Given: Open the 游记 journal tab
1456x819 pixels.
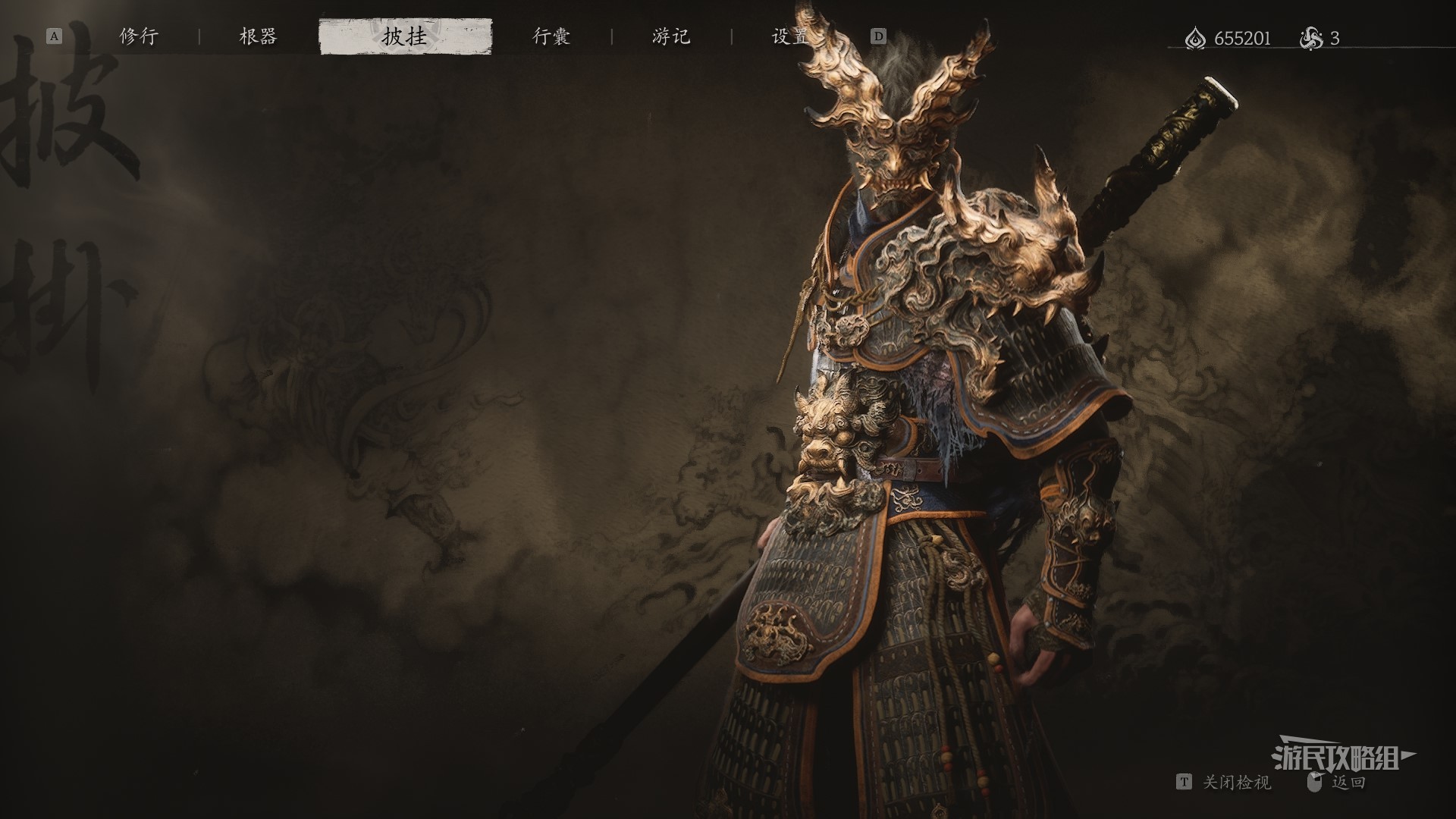Looking at the screenshot, I should 671,36.
